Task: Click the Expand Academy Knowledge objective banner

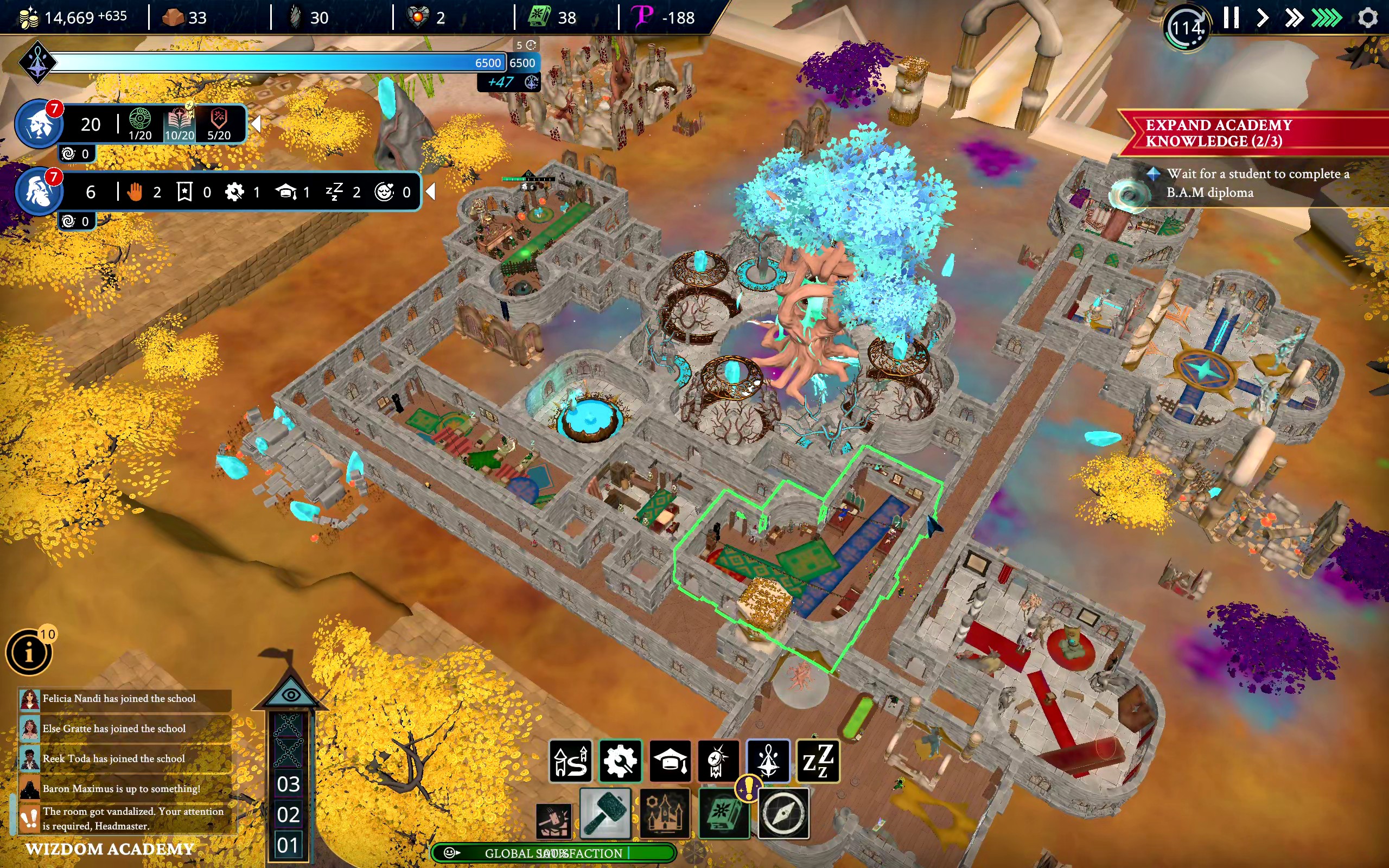Action: click(x=1251, y=133)
